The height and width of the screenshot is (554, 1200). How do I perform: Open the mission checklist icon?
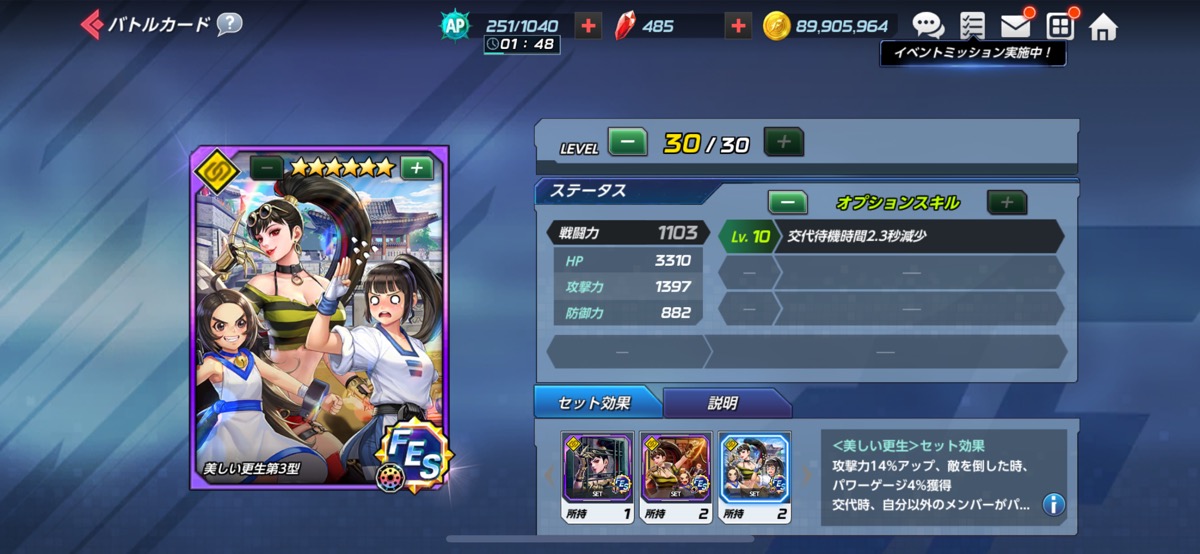point(971,26)
